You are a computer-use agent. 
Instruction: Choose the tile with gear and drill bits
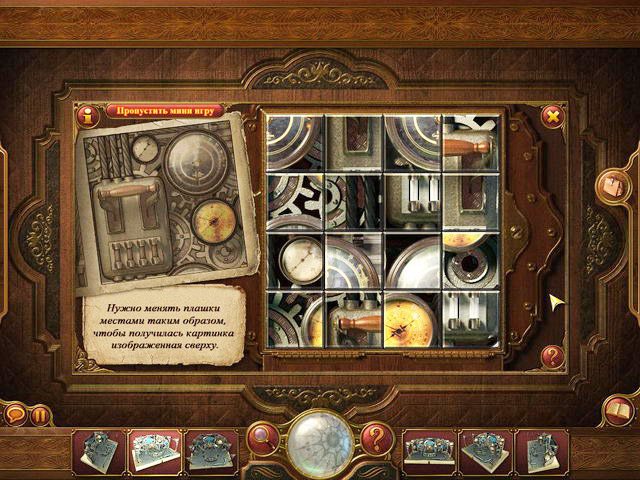354,200
